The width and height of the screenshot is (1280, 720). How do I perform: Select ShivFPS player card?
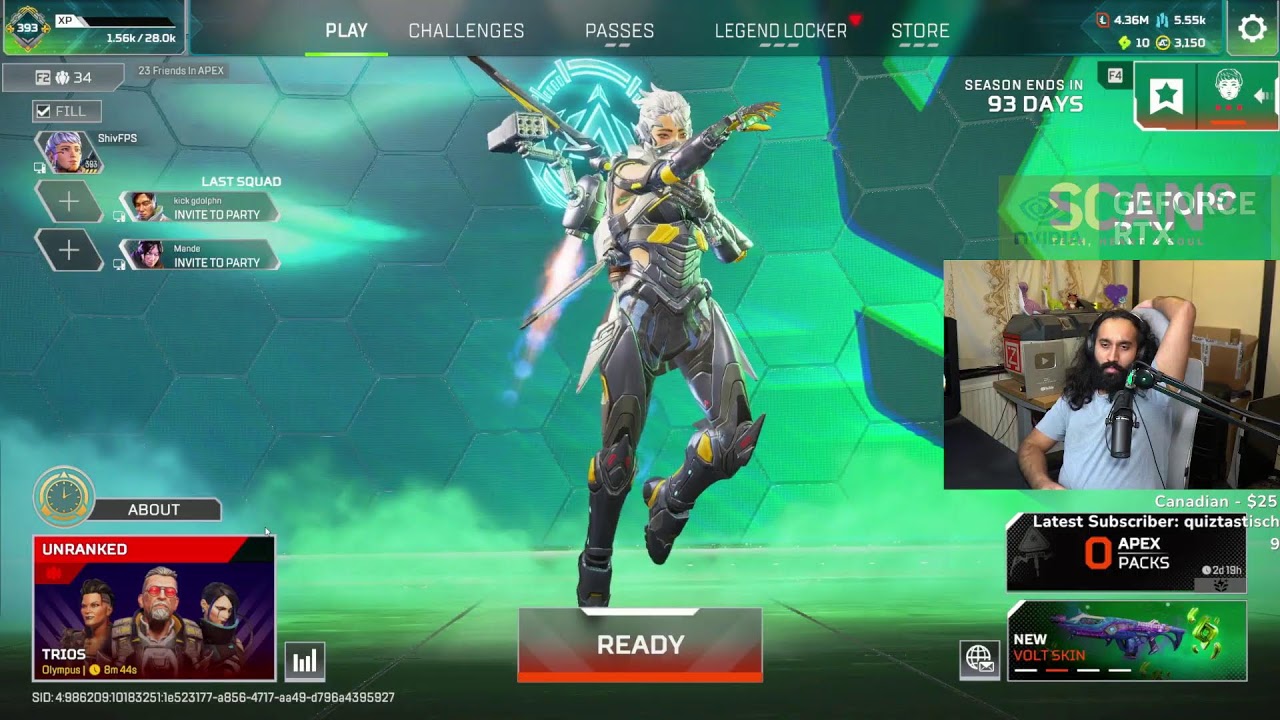pos(70,152)
